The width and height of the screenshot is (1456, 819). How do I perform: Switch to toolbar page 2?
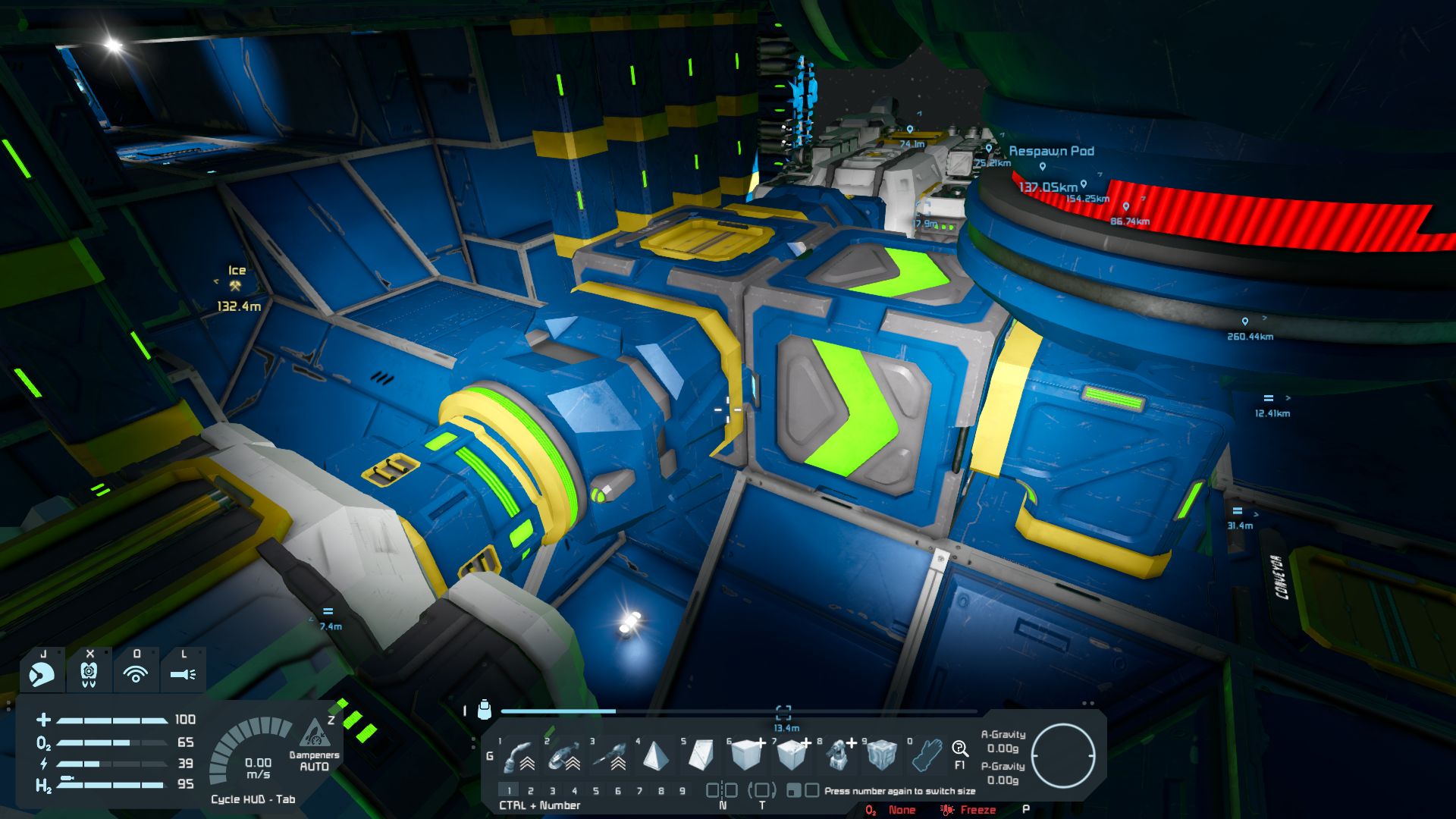531,791
